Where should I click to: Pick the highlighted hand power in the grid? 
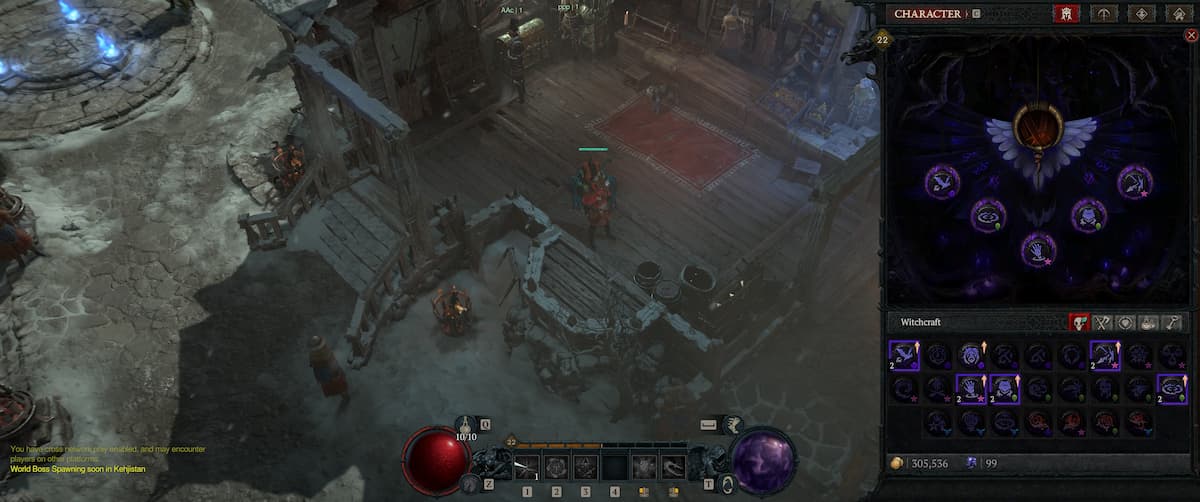pos(972,389)
